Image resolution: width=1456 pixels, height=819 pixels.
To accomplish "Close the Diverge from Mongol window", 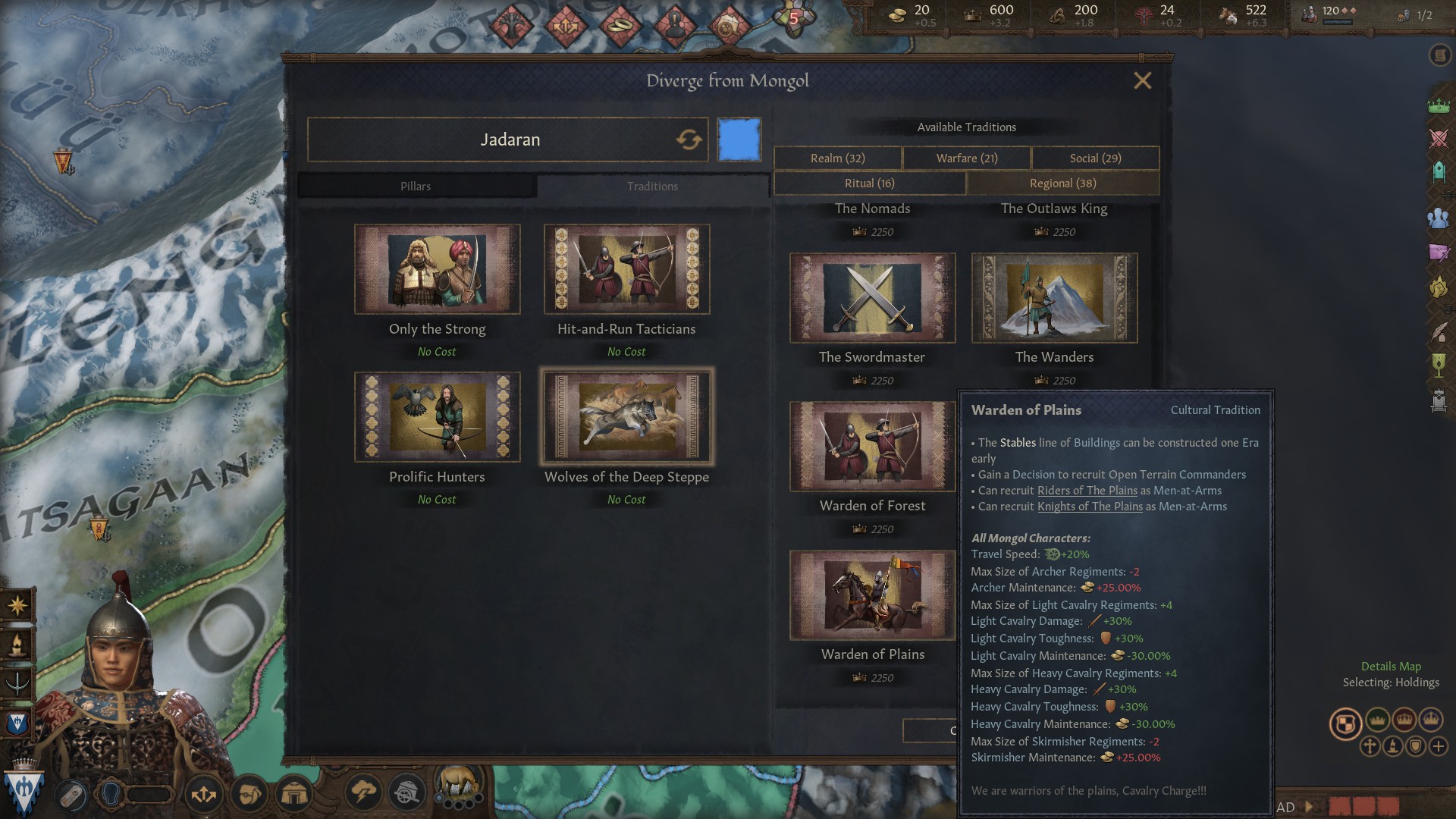I will pyautogui.click(x=1142, y=81).
